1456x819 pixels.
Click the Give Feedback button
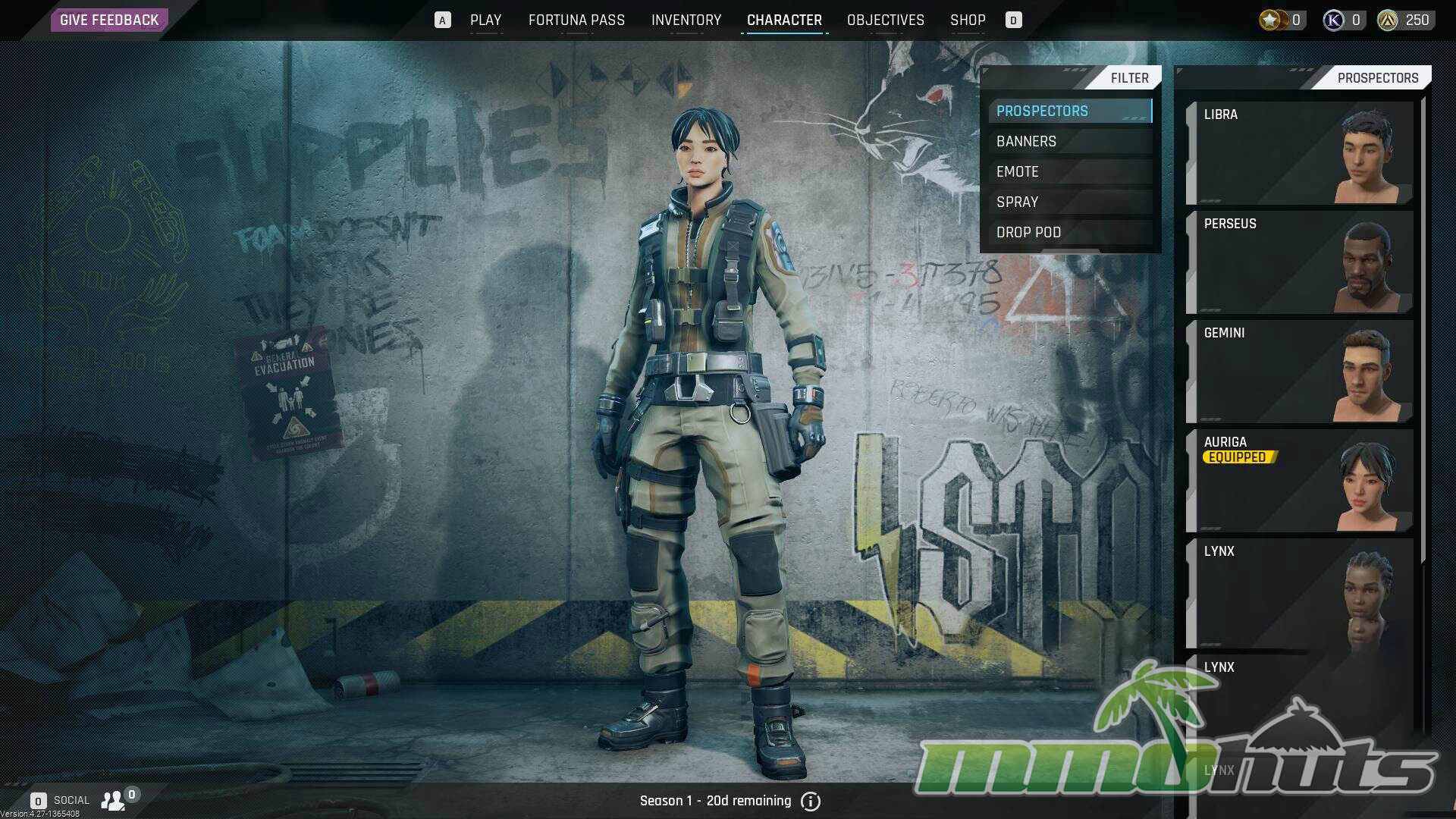click(x=109, y=20)
